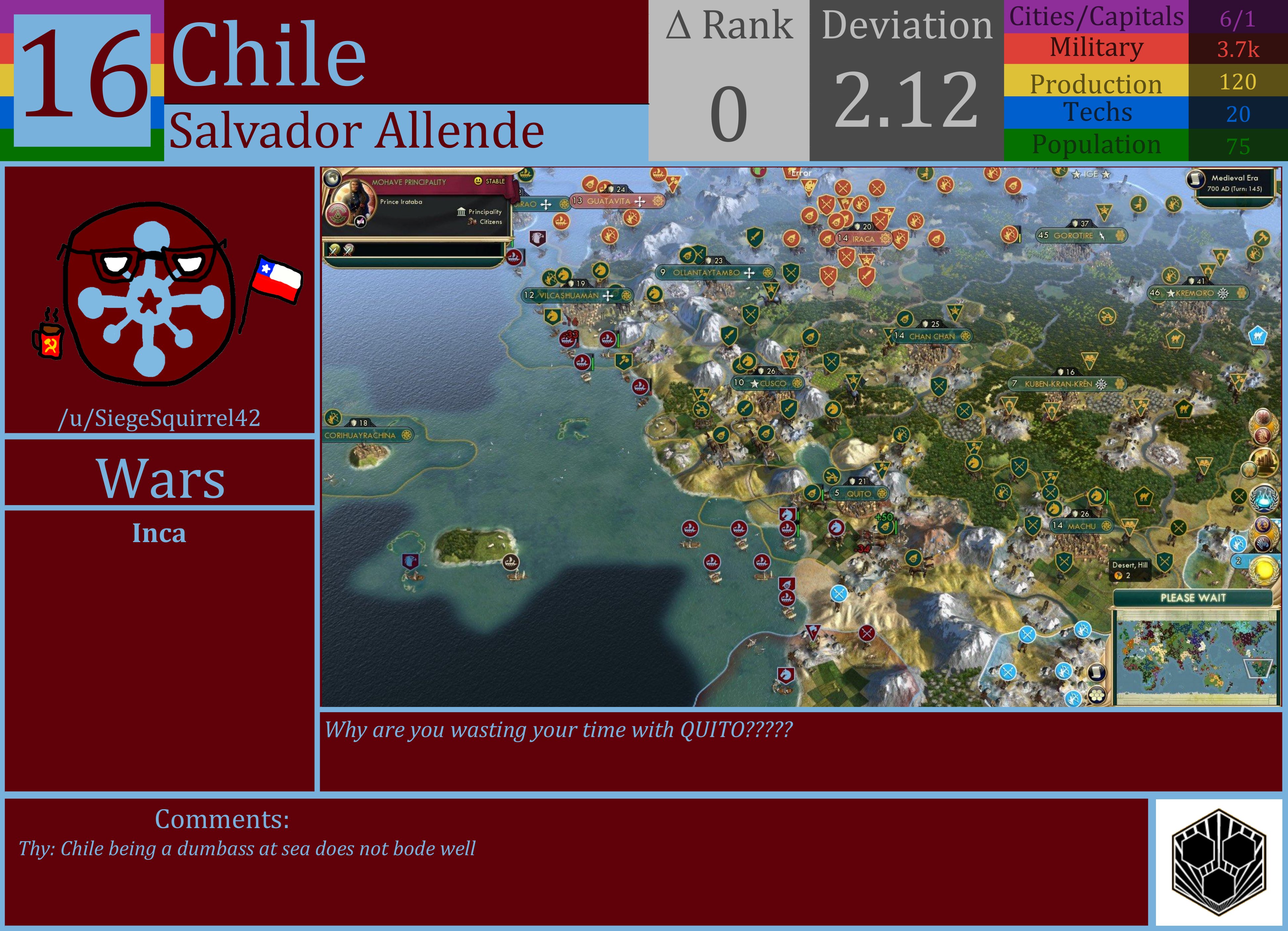
Task: Click the STABLE smiley status indicator
Action: point(478,181)
